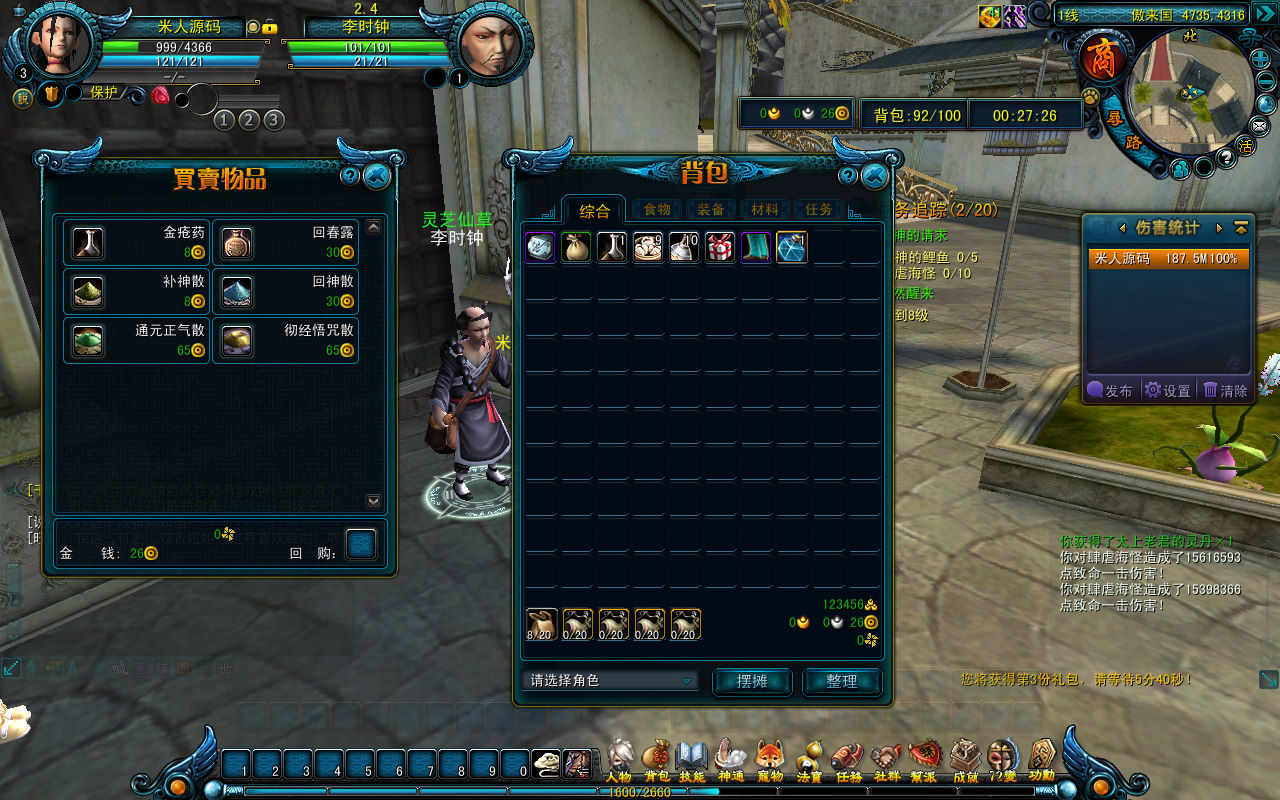Open the 摆摊 stall button

point(752,681)
